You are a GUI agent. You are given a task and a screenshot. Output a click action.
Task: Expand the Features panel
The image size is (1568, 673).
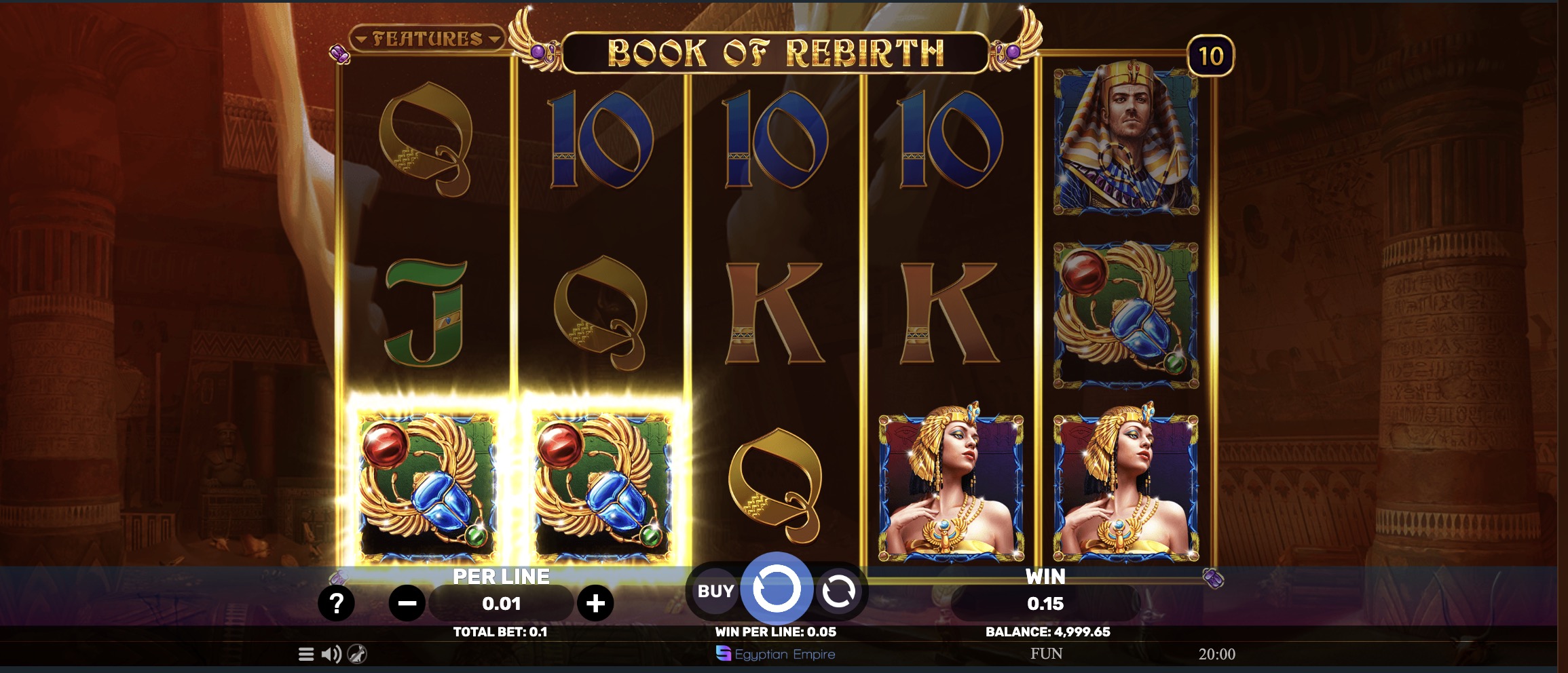428,39
